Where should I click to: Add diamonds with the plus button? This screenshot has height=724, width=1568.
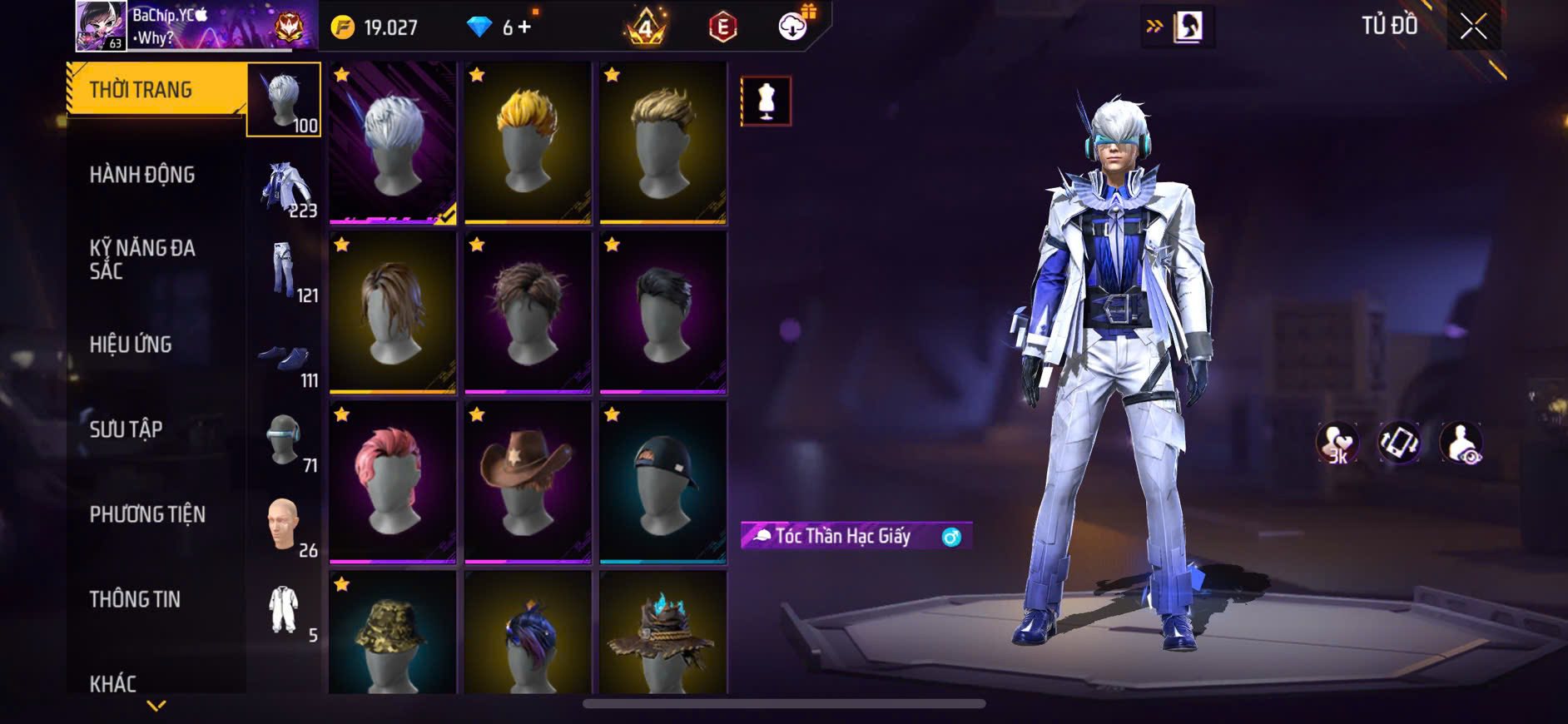click(524, 27)
